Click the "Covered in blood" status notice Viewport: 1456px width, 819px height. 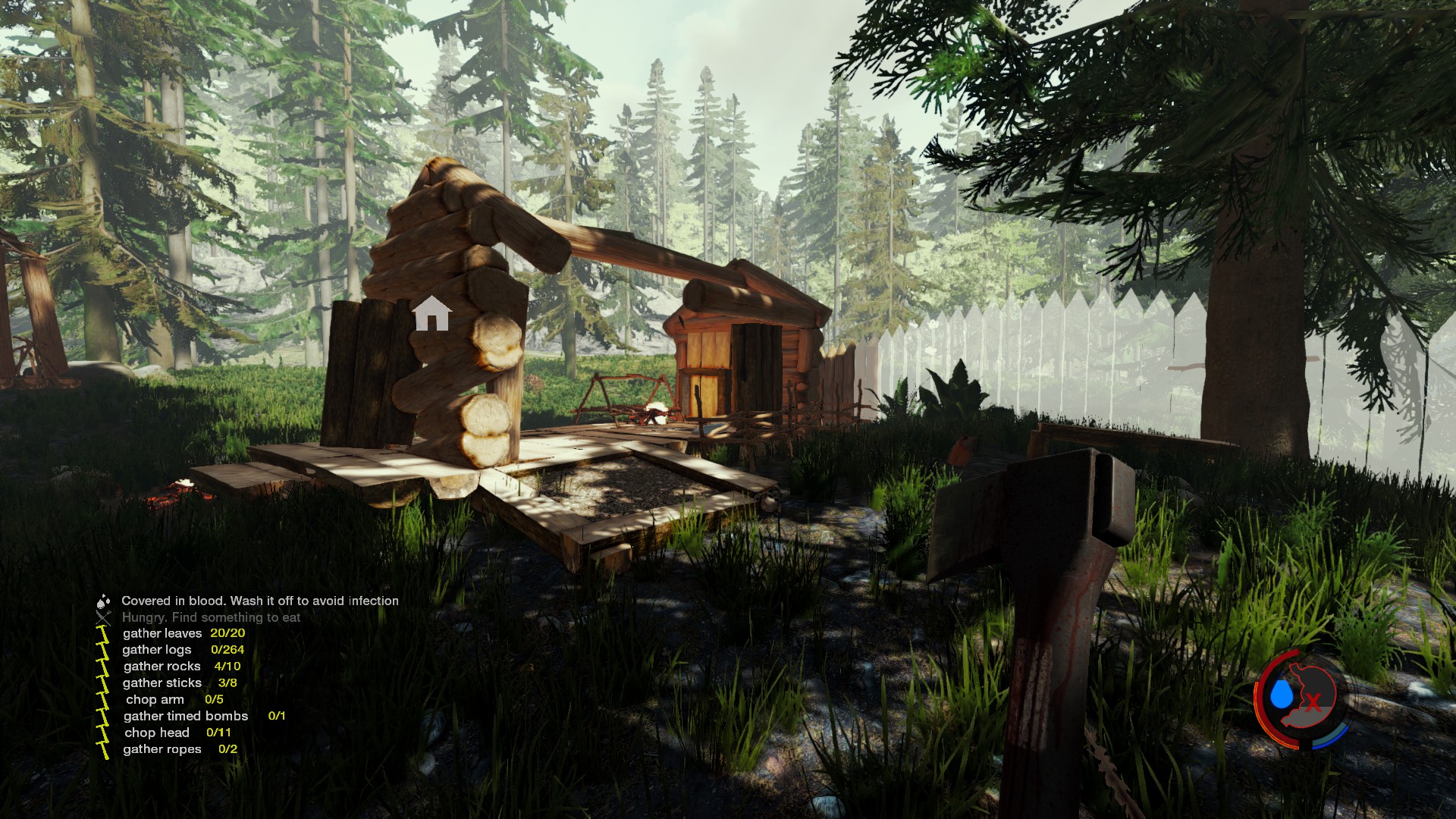pyautogui.click(x=260, y=601)
